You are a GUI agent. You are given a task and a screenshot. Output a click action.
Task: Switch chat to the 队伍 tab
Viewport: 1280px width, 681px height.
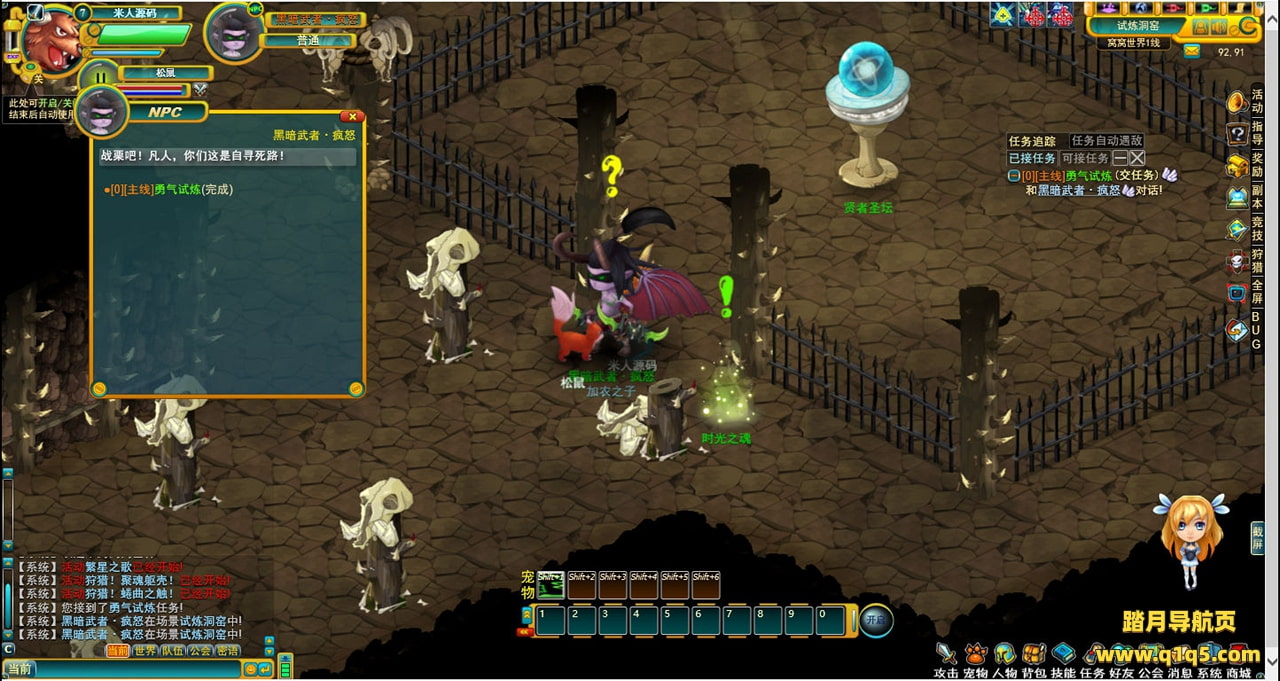pyautogui.click(x=173, y=651)
